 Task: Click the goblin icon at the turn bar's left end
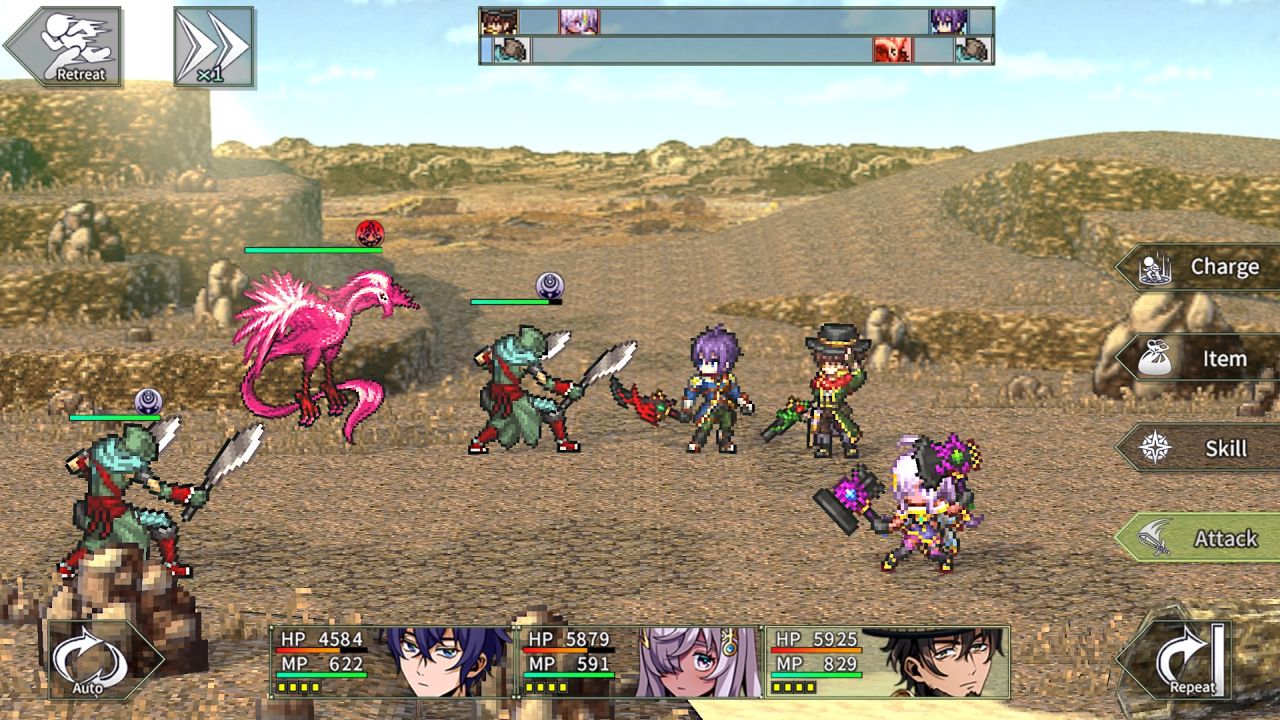[512, 47]
